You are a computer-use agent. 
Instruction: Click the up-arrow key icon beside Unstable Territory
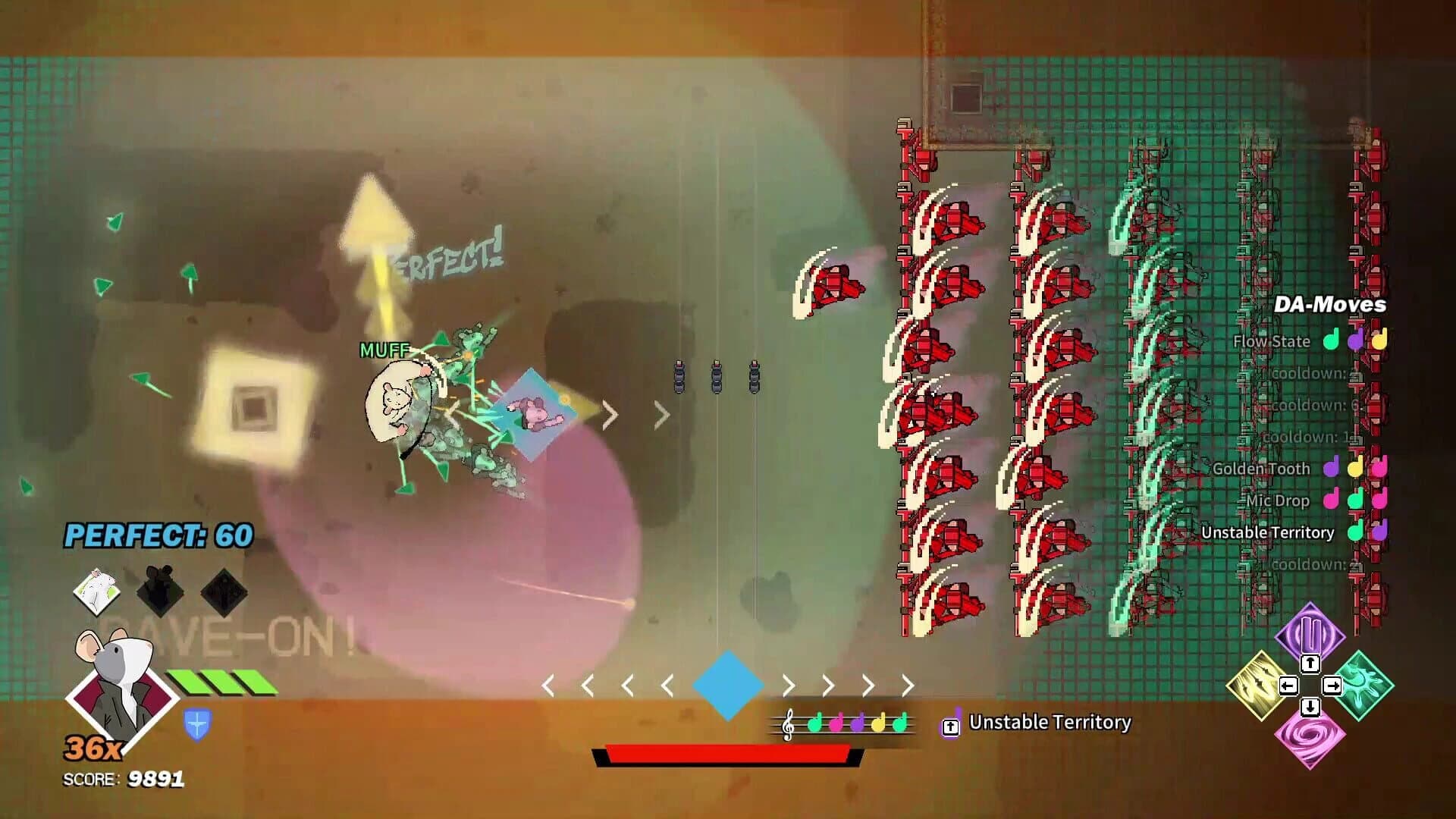click(x=950, y=724)
